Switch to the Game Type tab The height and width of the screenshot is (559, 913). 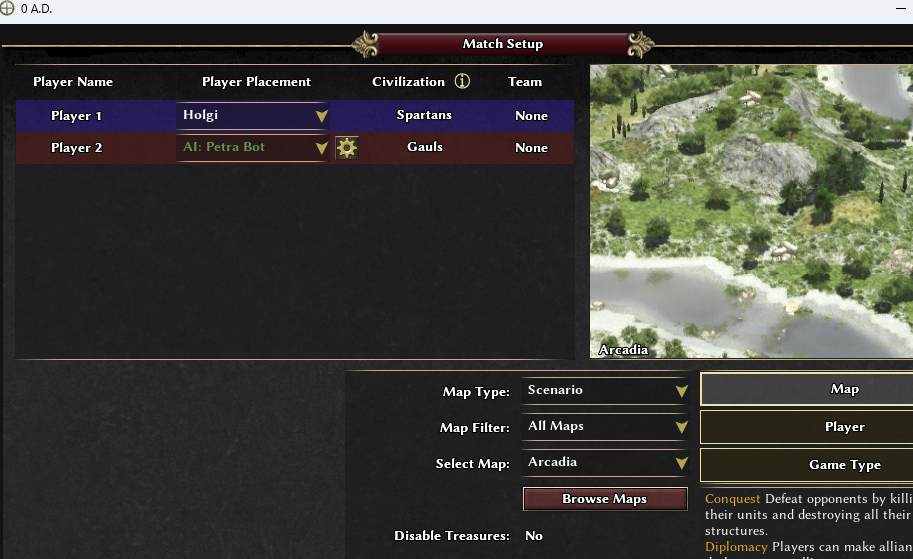point(806,465)
